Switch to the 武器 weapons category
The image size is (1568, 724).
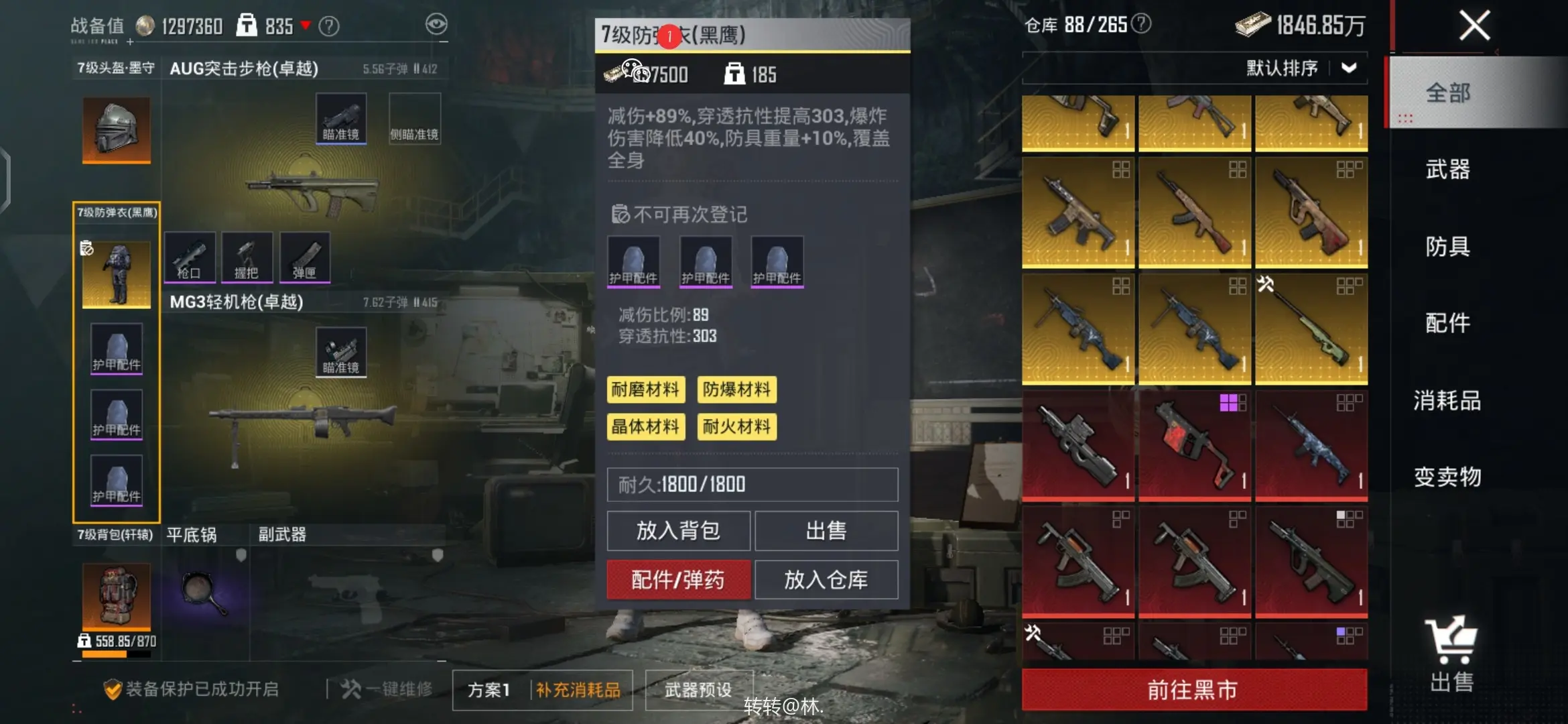pos(1447,170)
